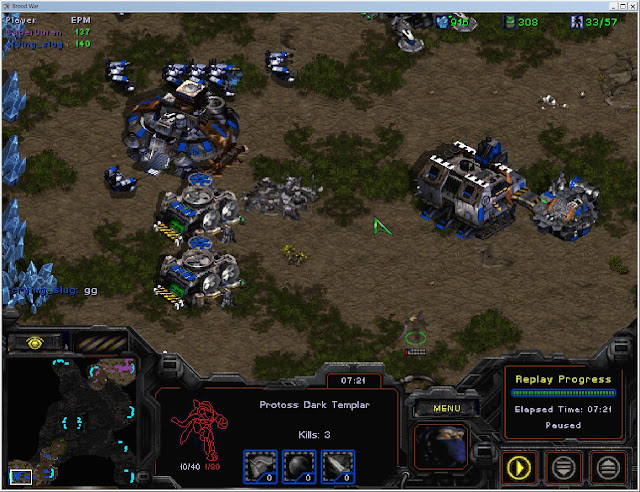Click the warp blade weapon icon
The width and height of the screenshot is (640, 492).
(x=335, y=464)
